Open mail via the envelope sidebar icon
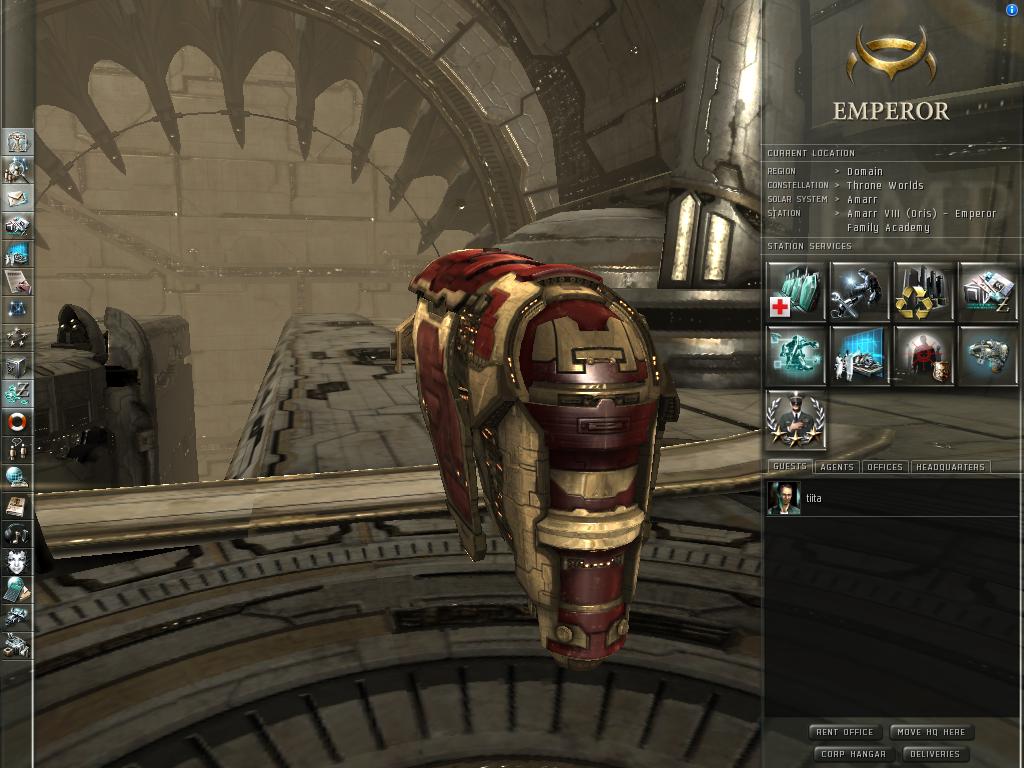Image resolution: width=1024 pixels, height=768 pixels. click(x=17, y=198)
